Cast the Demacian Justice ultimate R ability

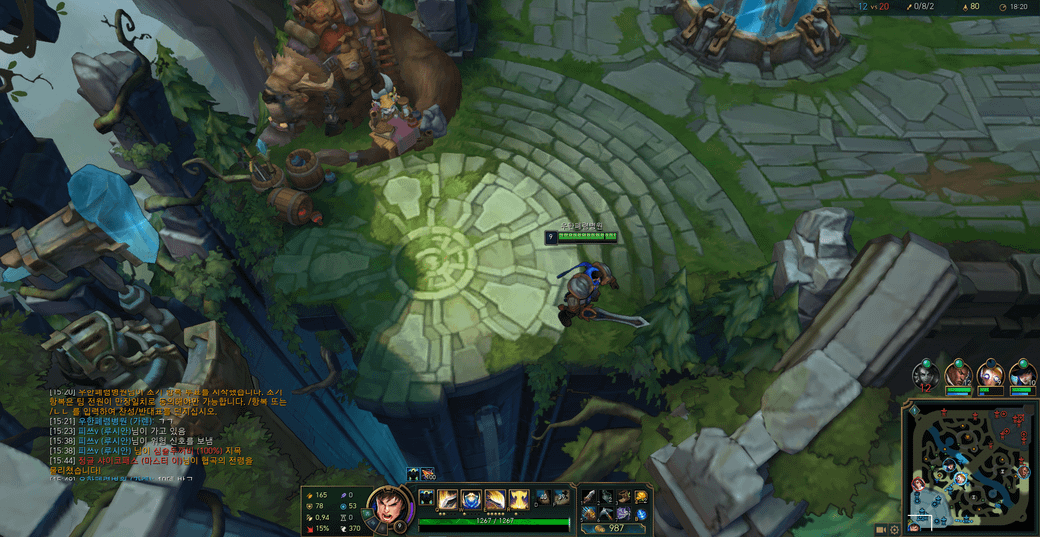(518, 498)
